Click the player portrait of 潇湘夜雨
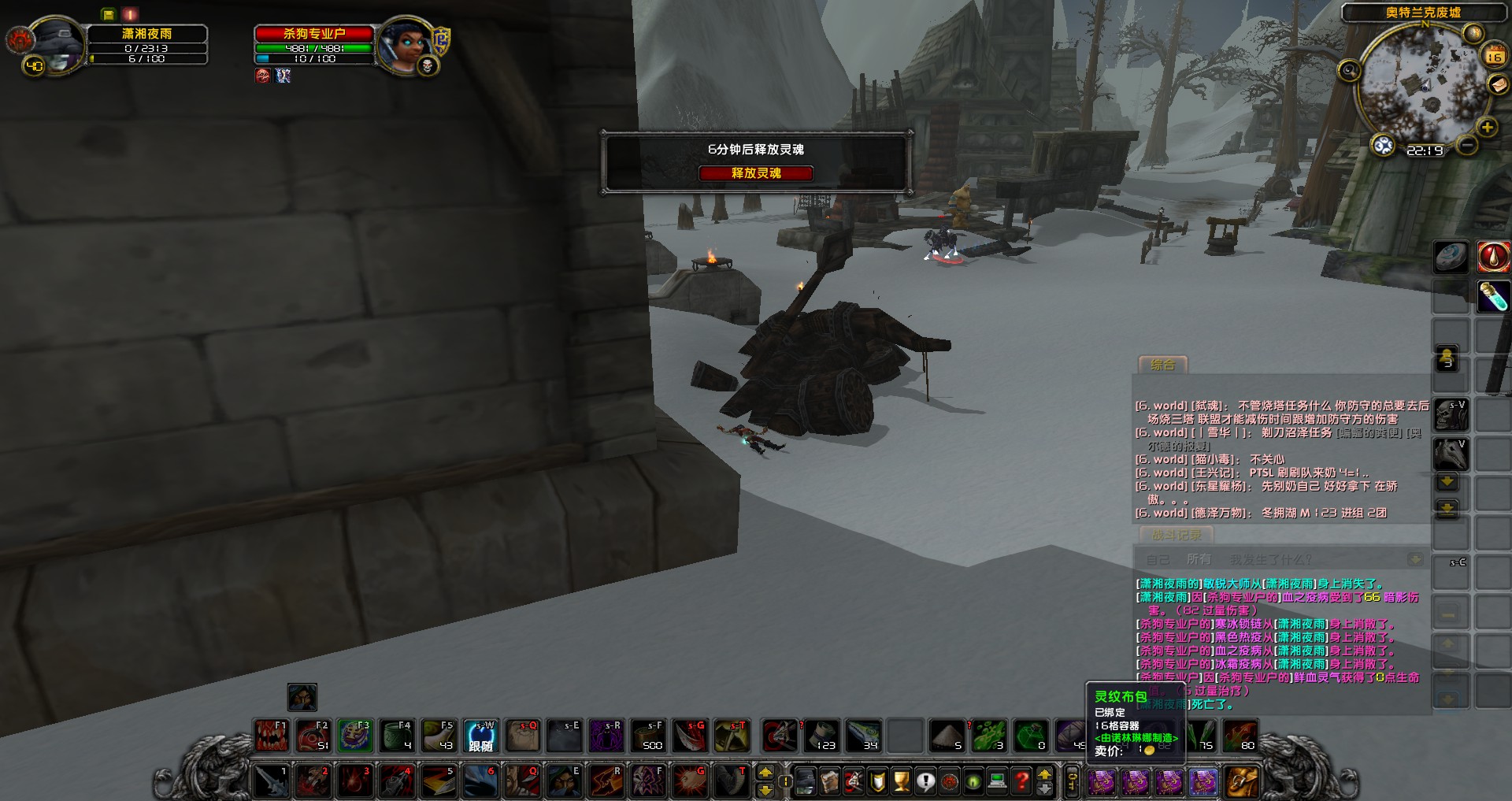 [57, 46]
